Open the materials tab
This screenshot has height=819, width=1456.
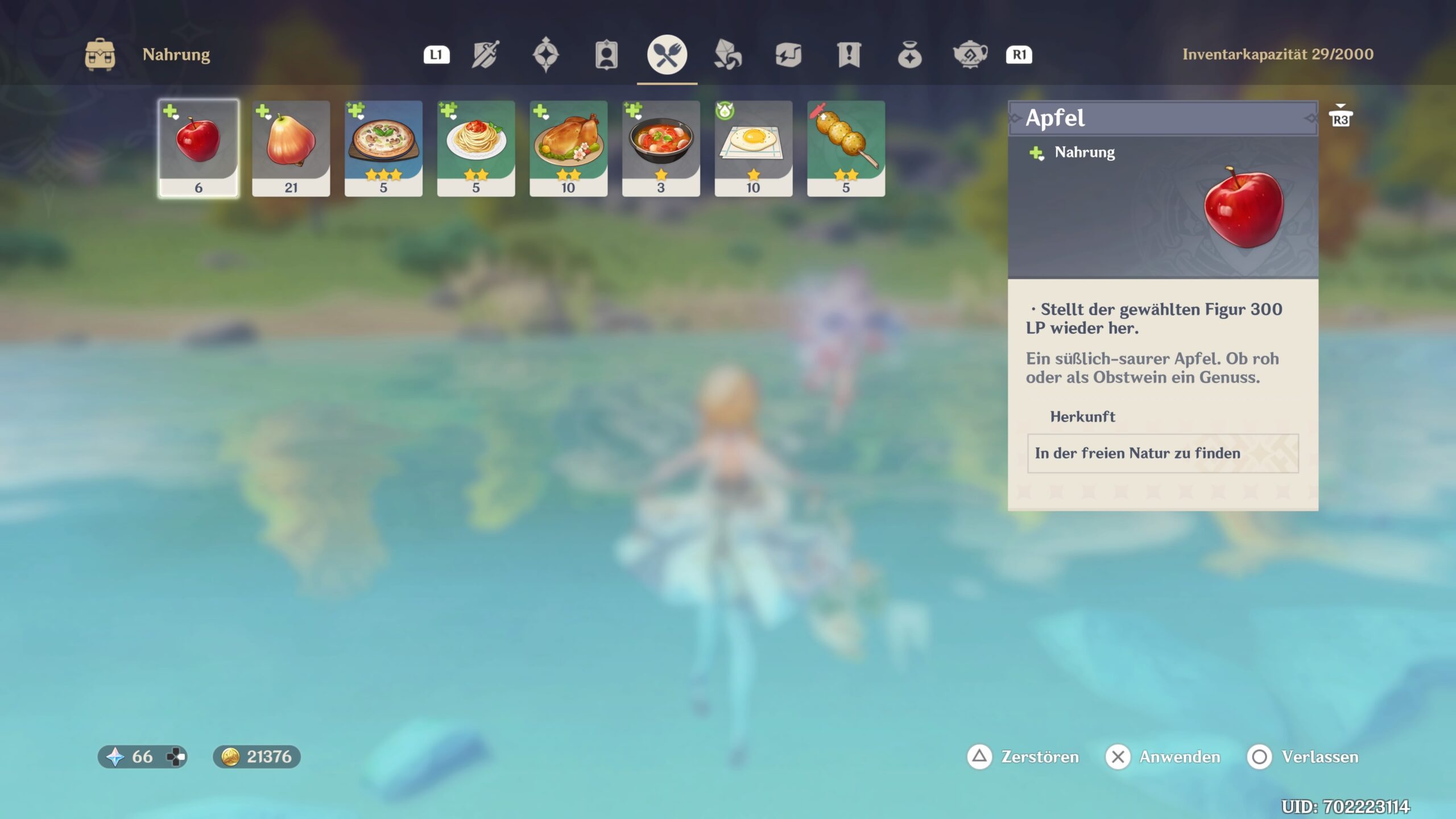727,55
